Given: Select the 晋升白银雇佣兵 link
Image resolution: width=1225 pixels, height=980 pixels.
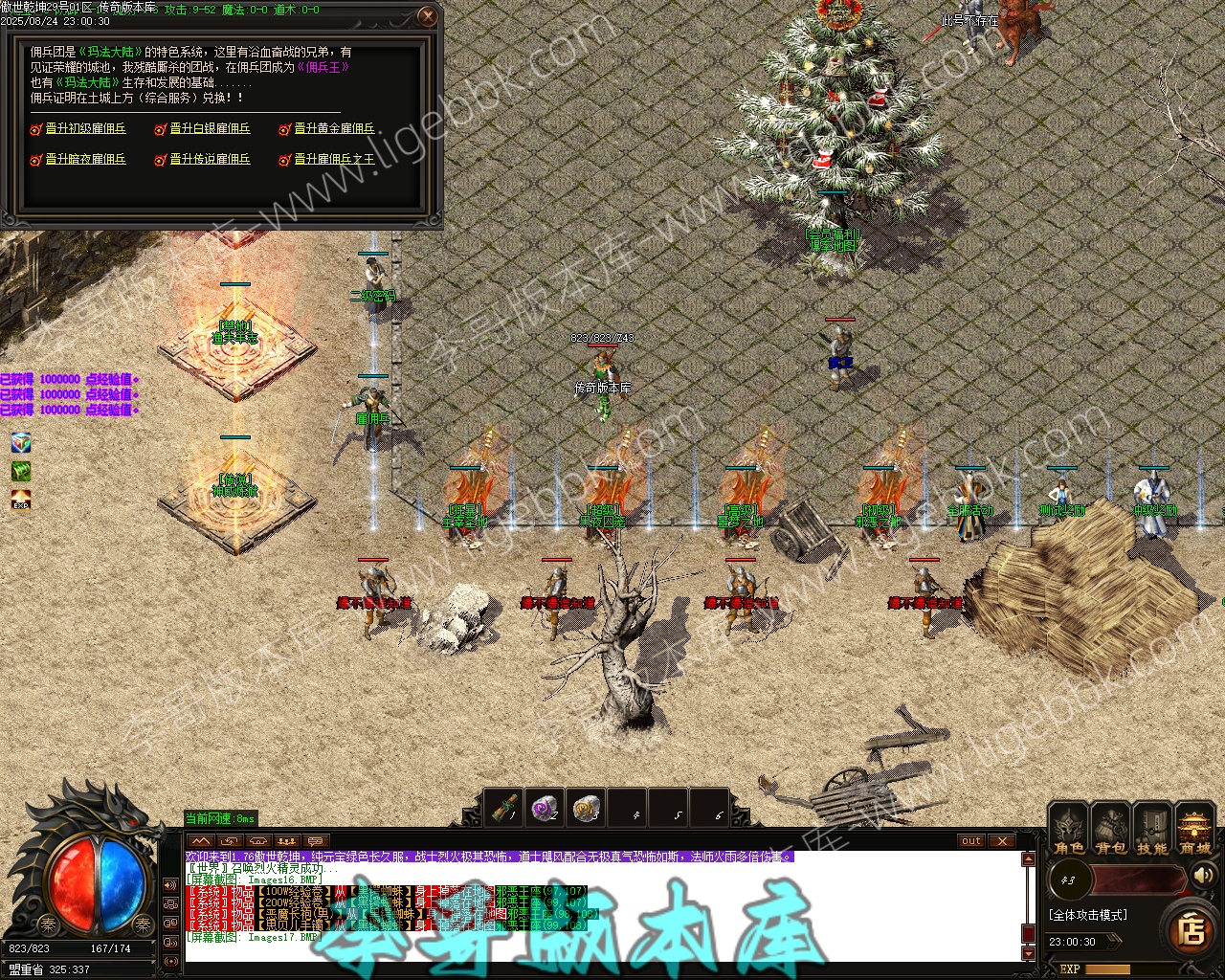Looking at the screenshot, I should (210, 128).
